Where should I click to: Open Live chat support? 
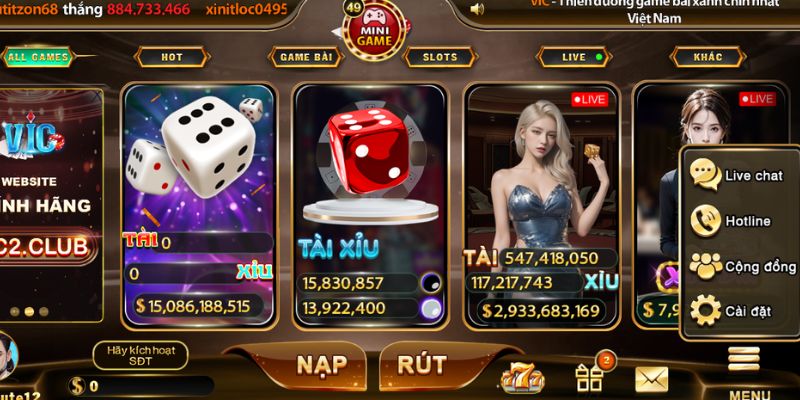point(740,175)
